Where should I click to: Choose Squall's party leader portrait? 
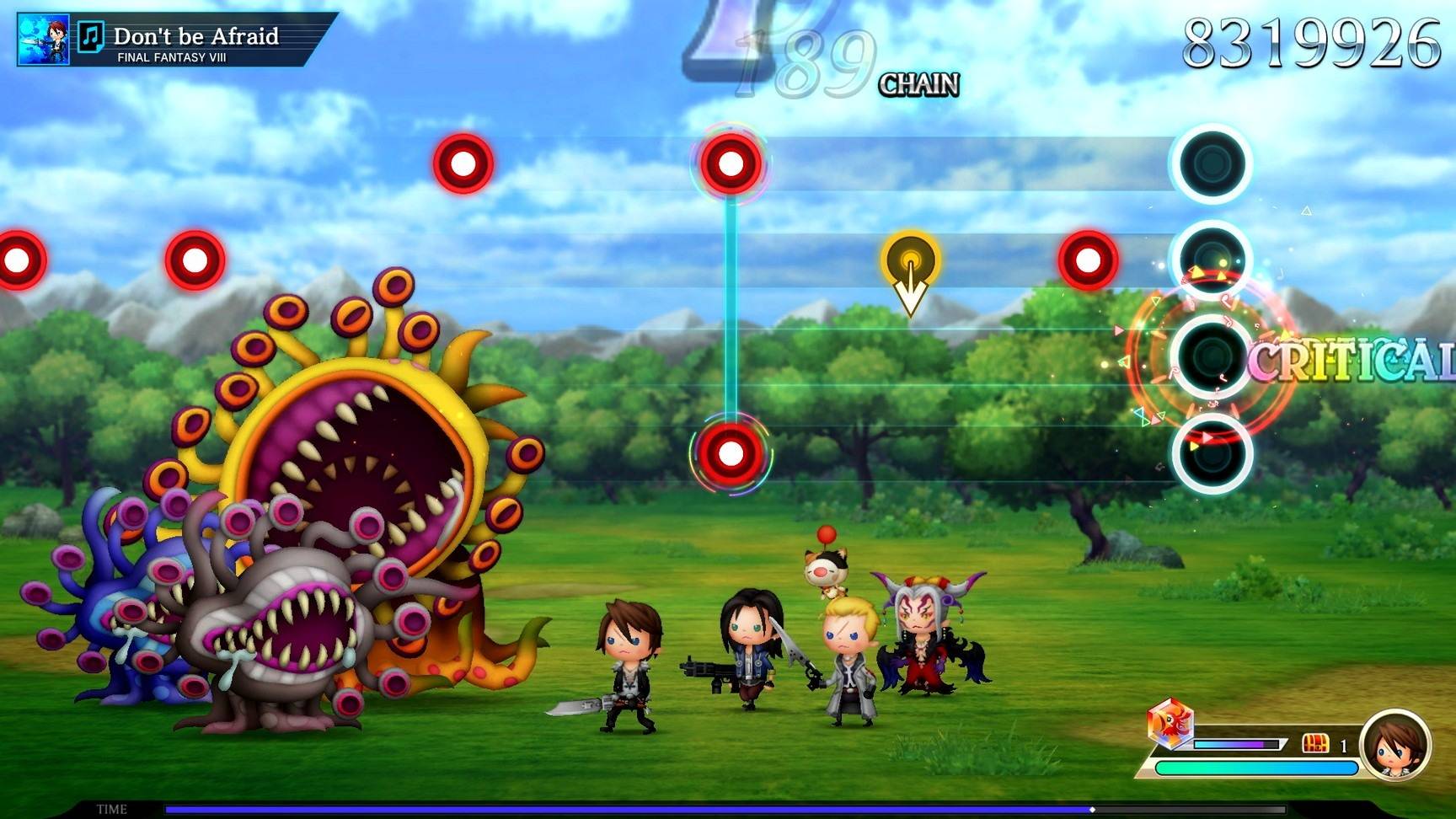(x=1394, y=745)
